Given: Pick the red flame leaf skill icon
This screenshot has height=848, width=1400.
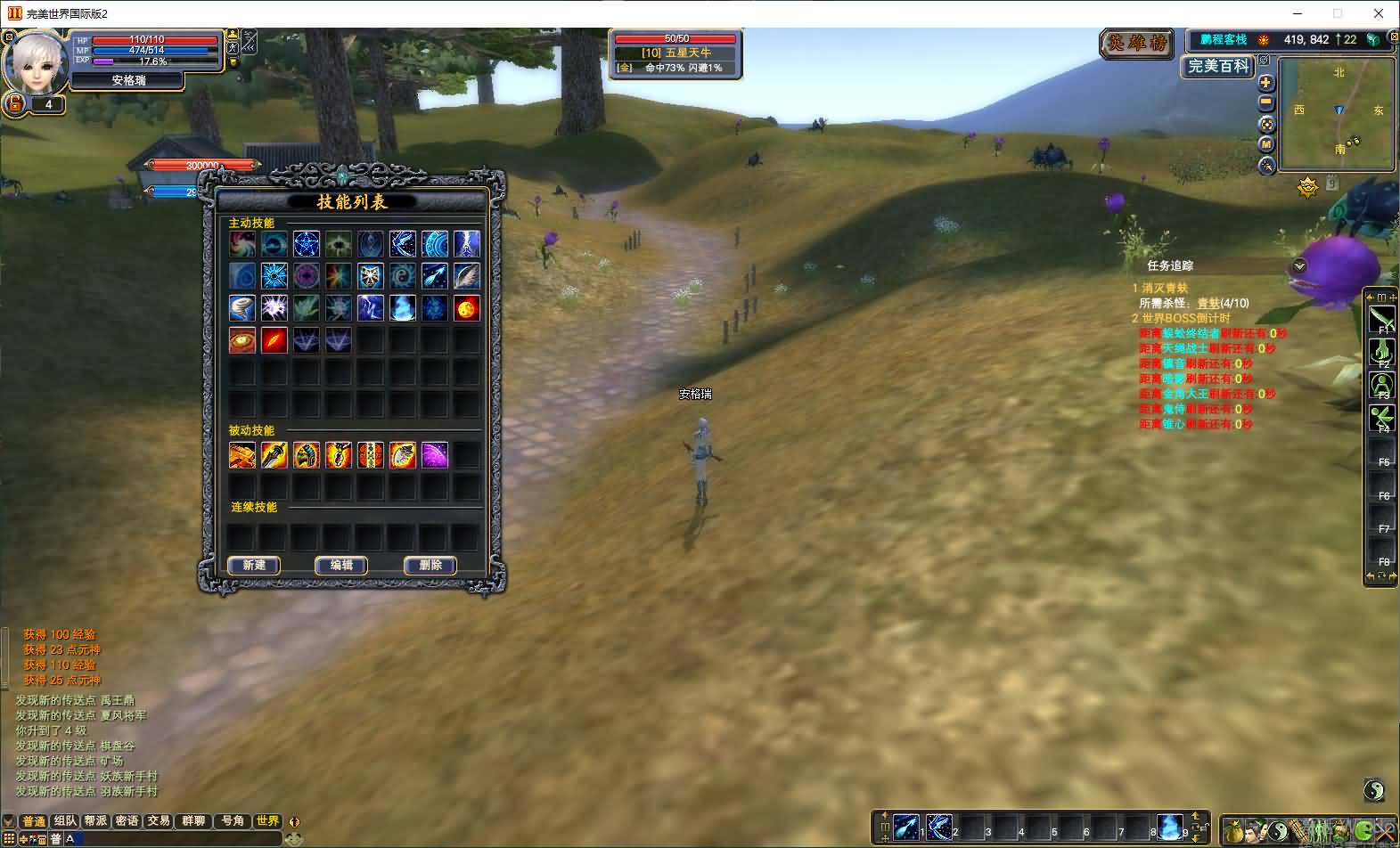Looking at the screenshot, I should pyautogui.click(x=274, y=340).
